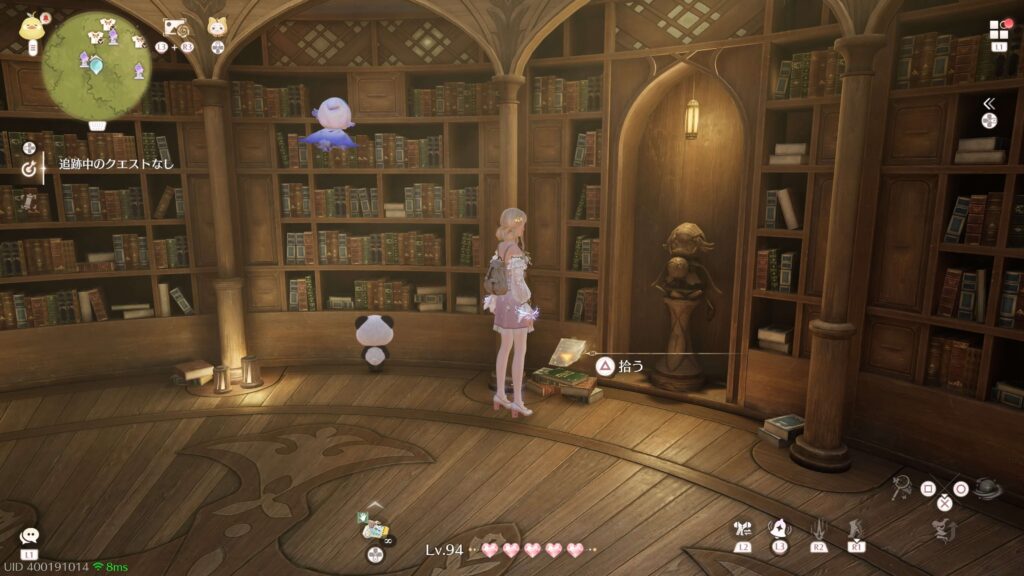Trigger the jumping figure ability icon
The height and width of the screenshot is (576, 1024).
click(x=939, y=529)
